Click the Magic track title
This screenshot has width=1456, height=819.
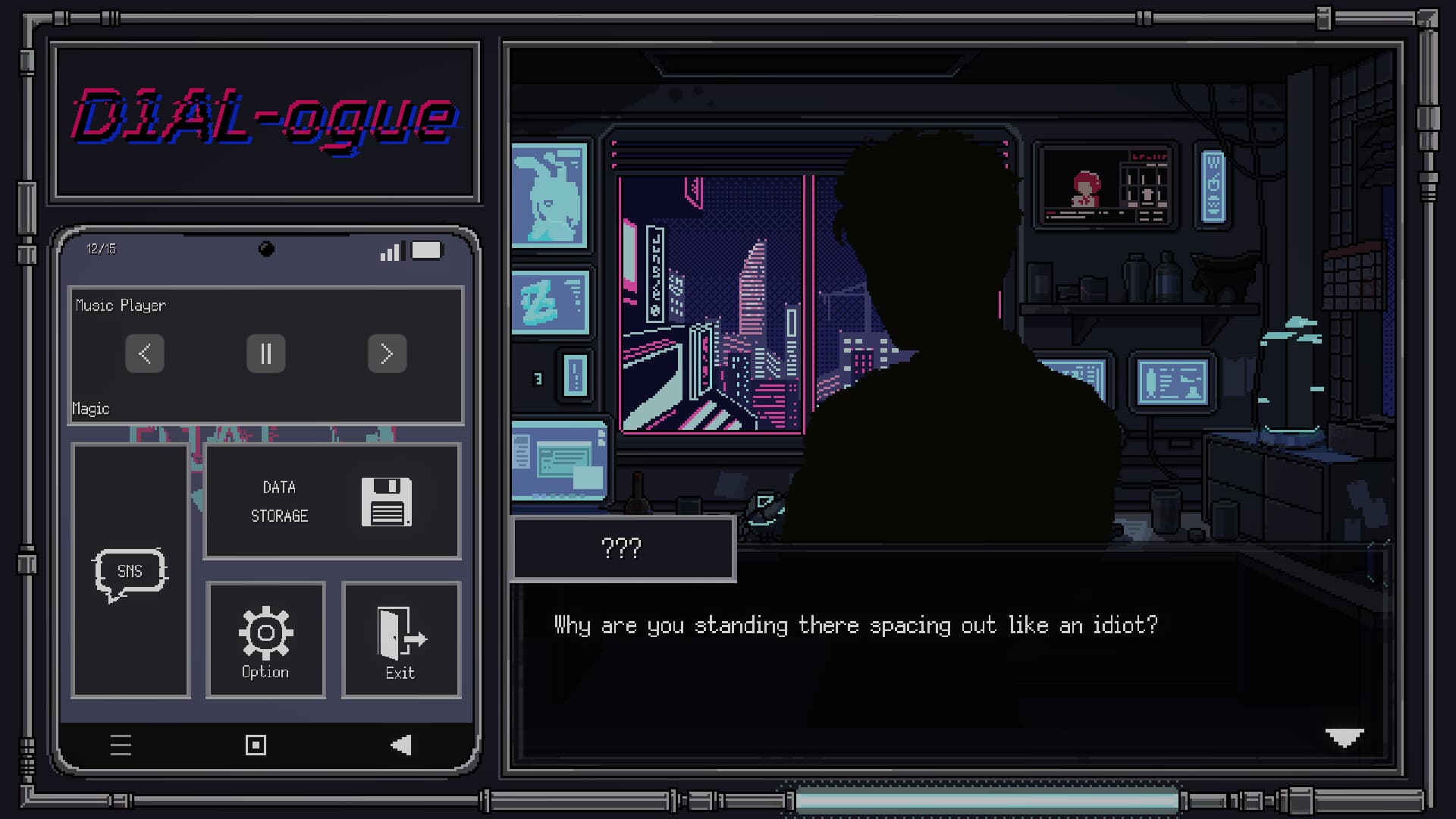[x=90, y=408]
